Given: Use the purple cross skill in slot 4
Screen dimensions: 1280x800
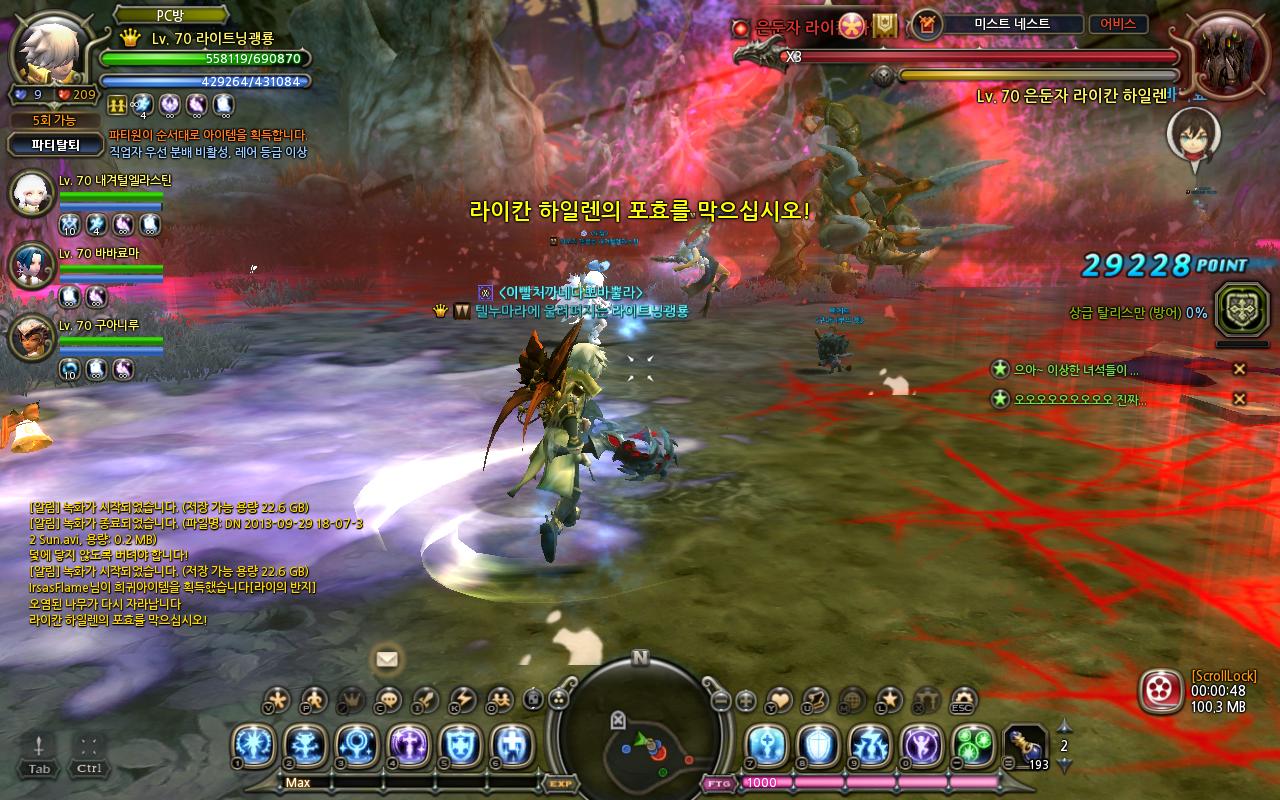Looking at the screenshot, I should [410, 746].
